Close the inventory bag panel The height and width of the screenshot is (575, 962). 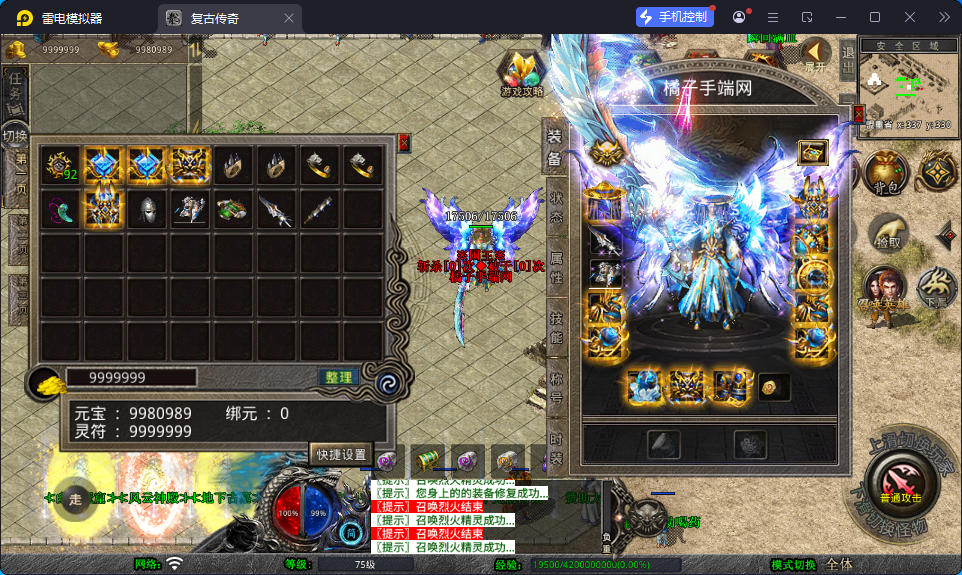click(403, 142)
